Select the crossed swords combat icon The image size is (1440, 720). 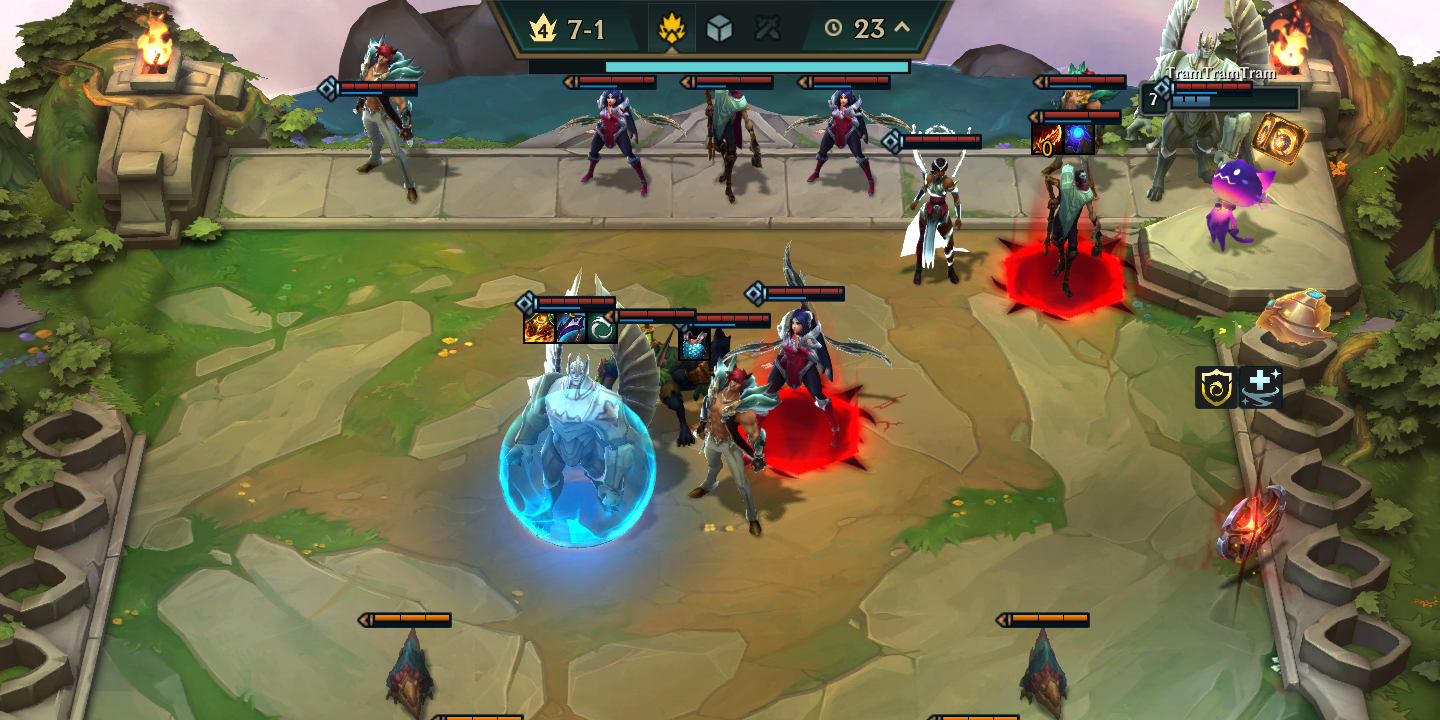pos(767,29)
